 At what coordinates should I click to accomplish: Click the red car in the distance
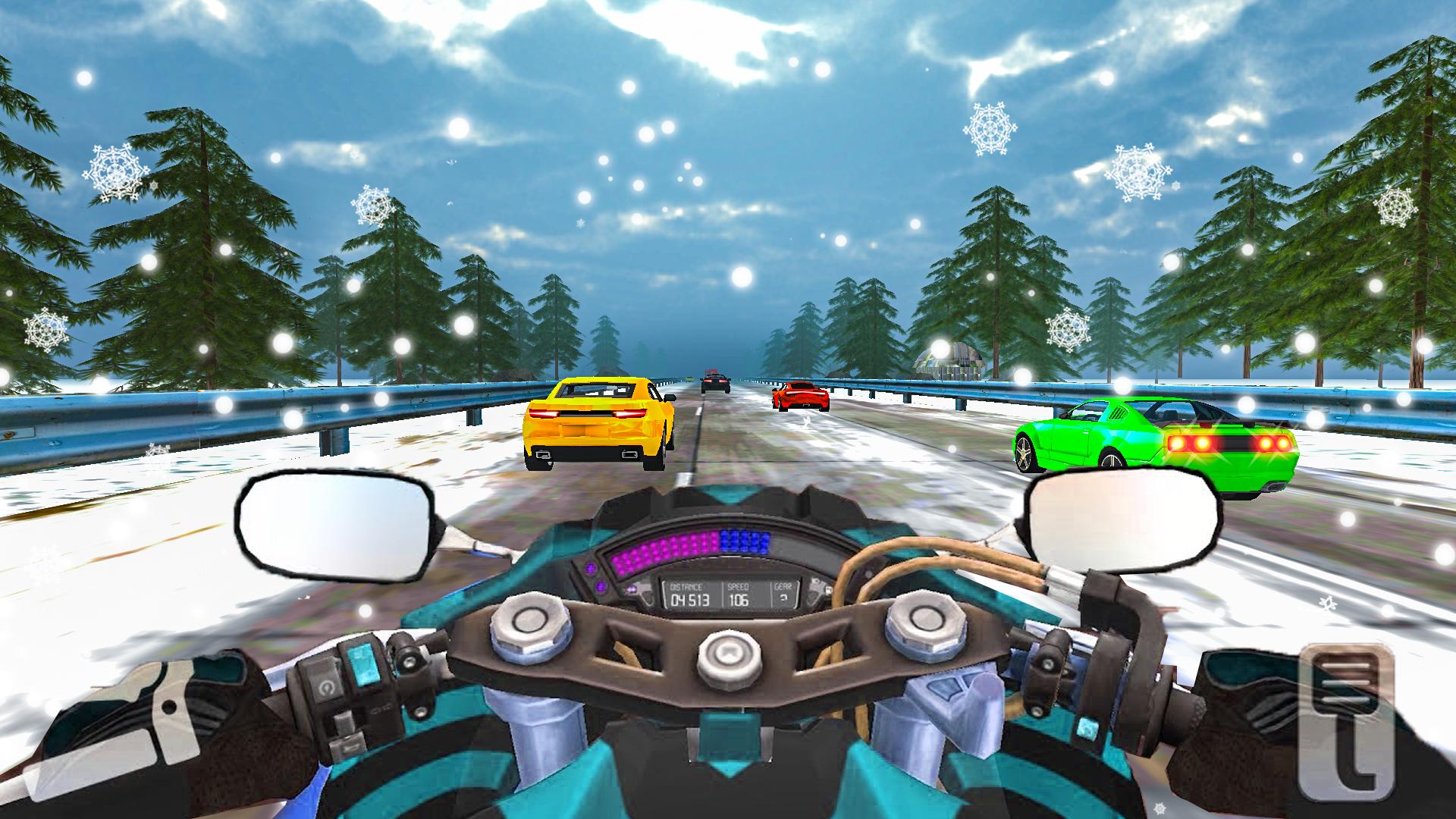tap(800, 398)
